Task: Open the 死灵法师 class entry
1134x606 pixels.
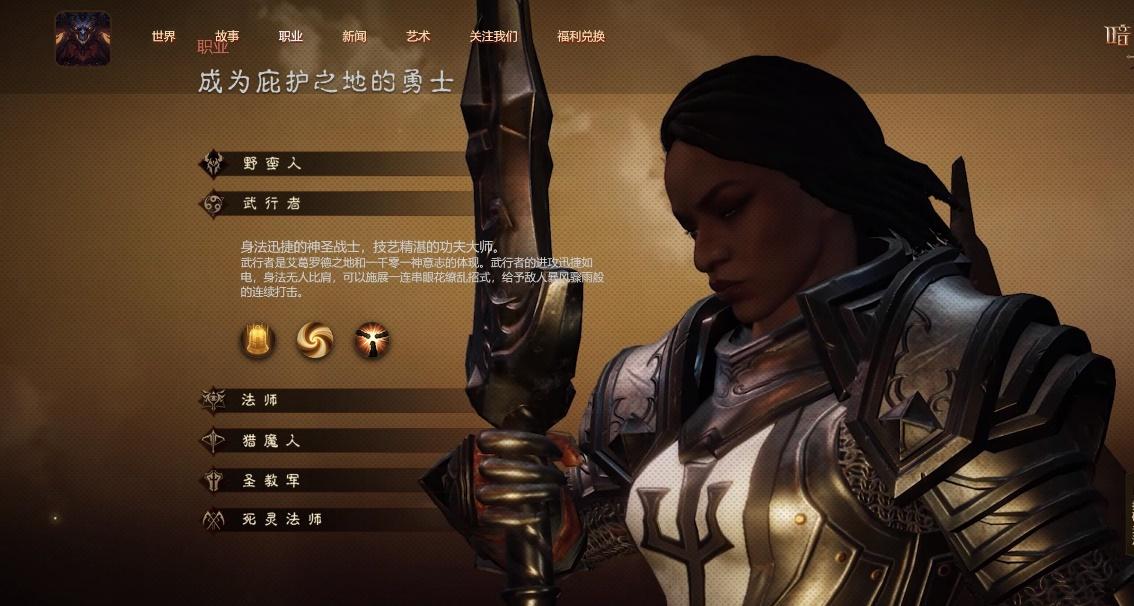Action: [x=282, y=520]
